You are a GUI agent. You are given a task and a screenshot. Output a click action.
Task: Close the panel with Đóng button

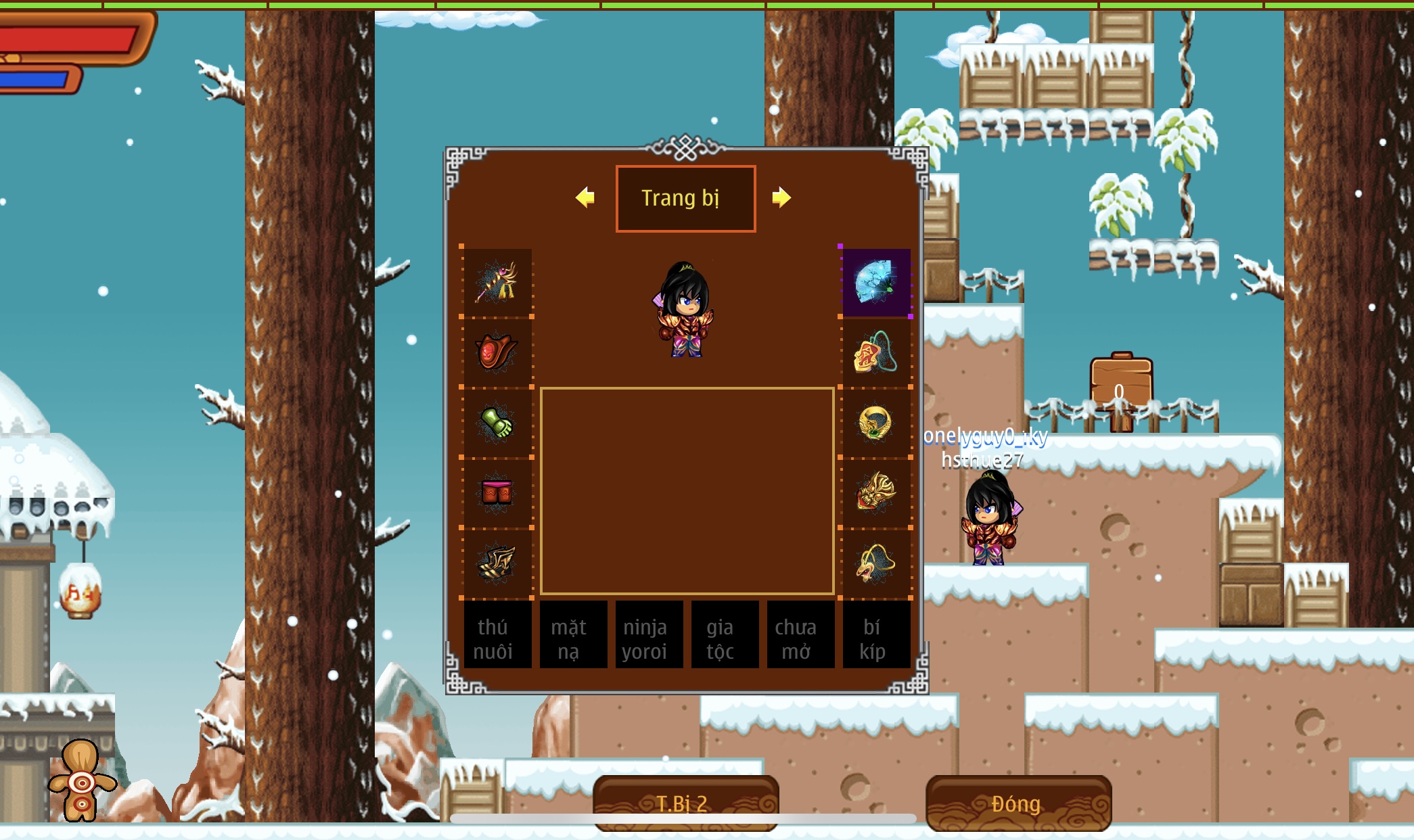[1018, 803]
